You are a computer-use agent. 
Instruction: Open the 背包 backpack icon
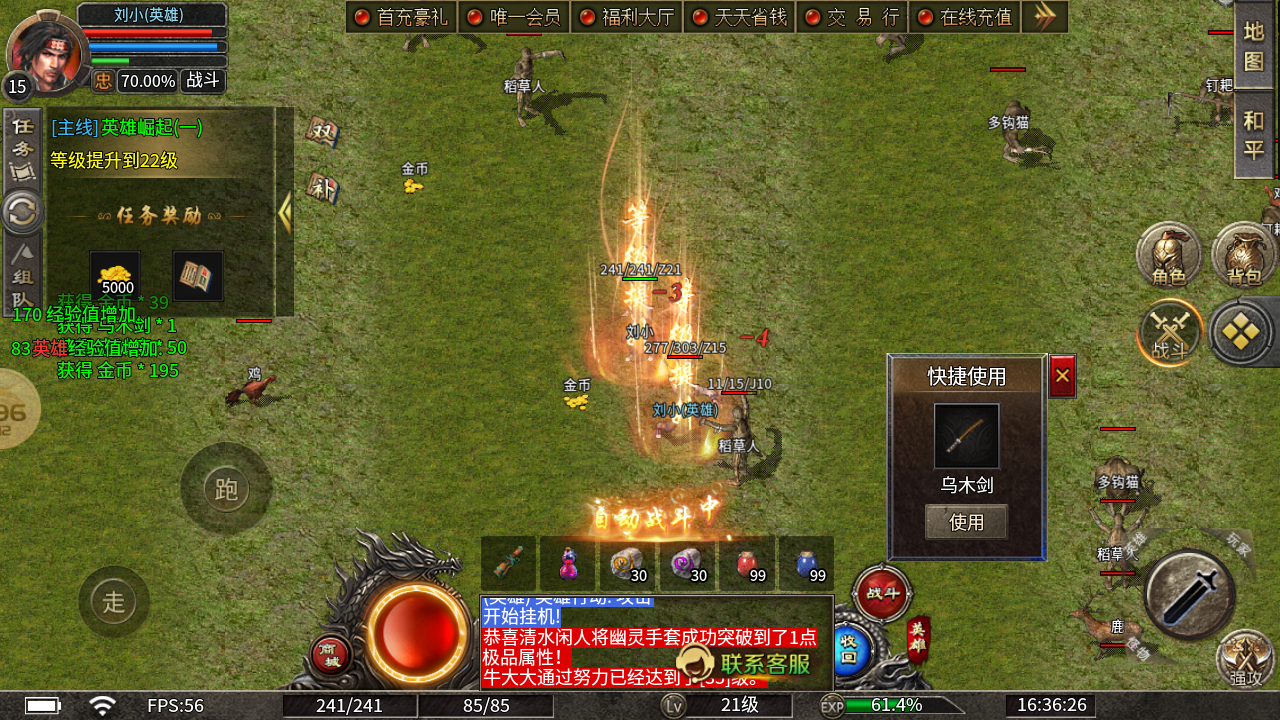(x=1242, y=258)
